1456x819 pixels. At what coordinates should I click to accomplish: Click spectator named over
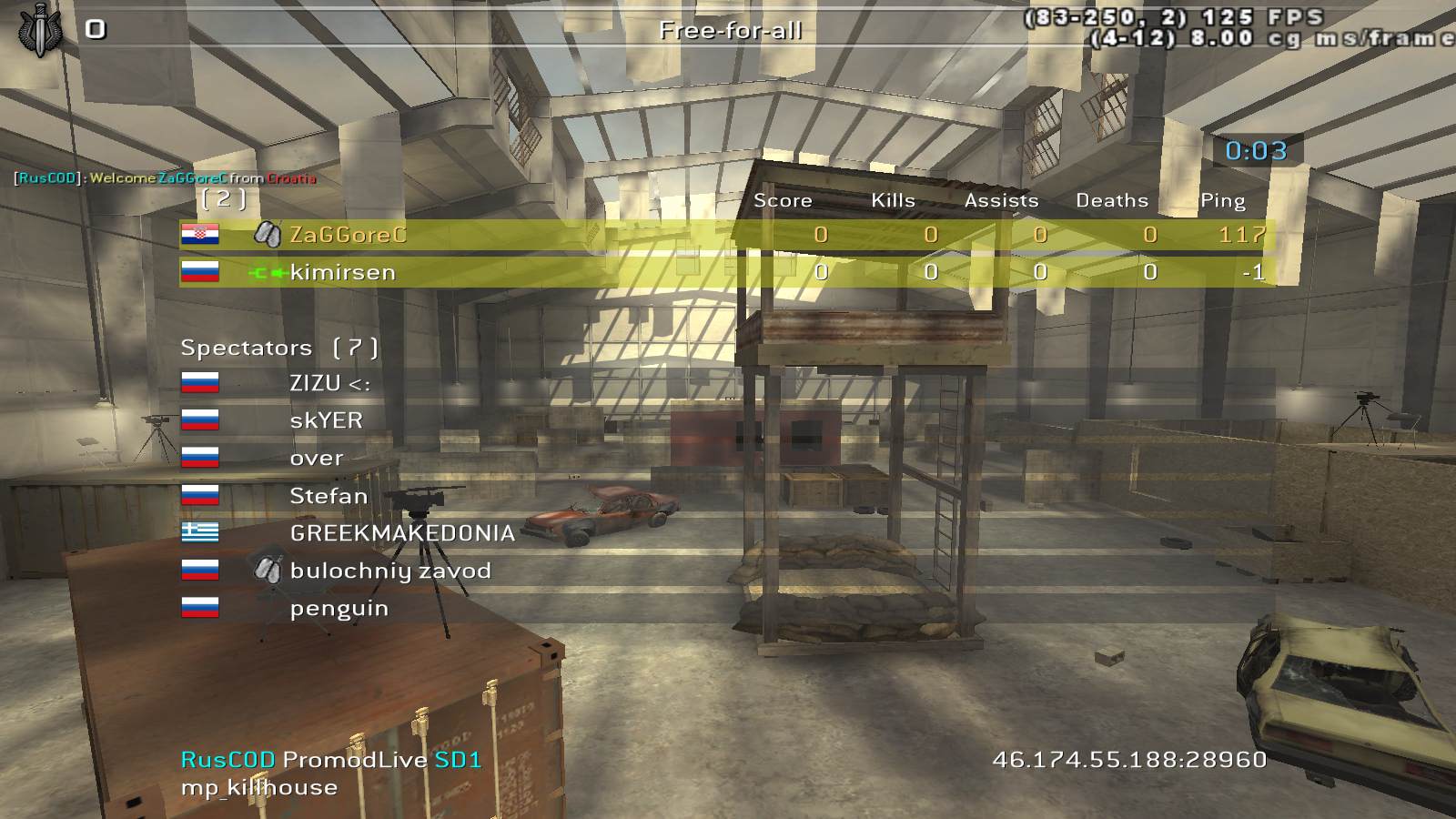pyautogui.click(x=317, y=458)
